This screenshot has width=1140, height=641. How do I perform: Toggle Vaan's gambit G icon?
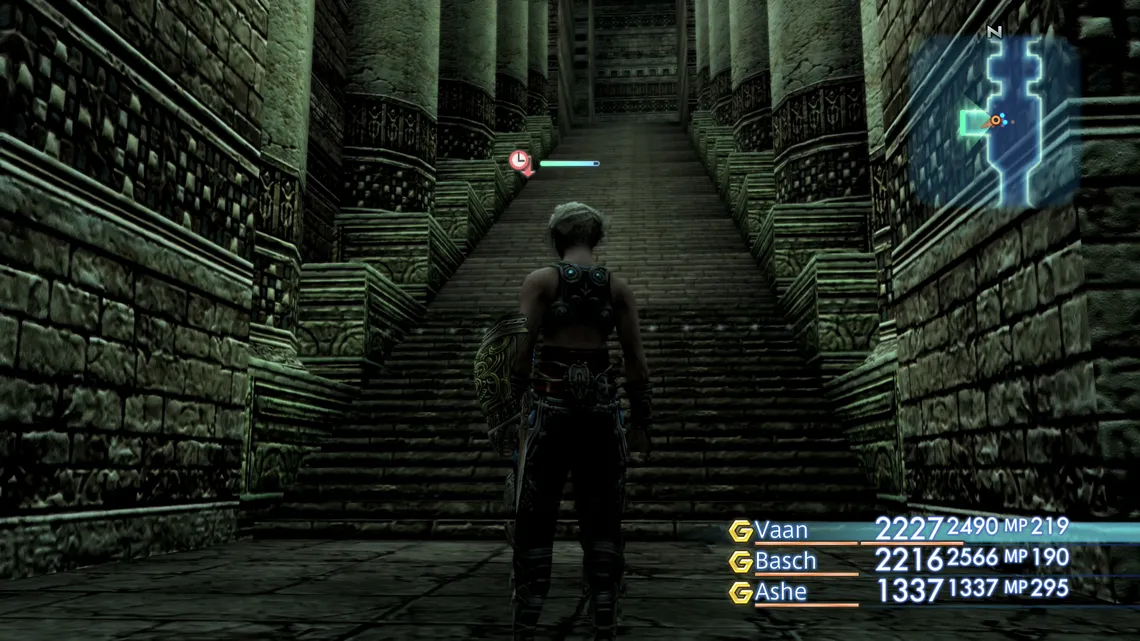(x=740, y=531)
